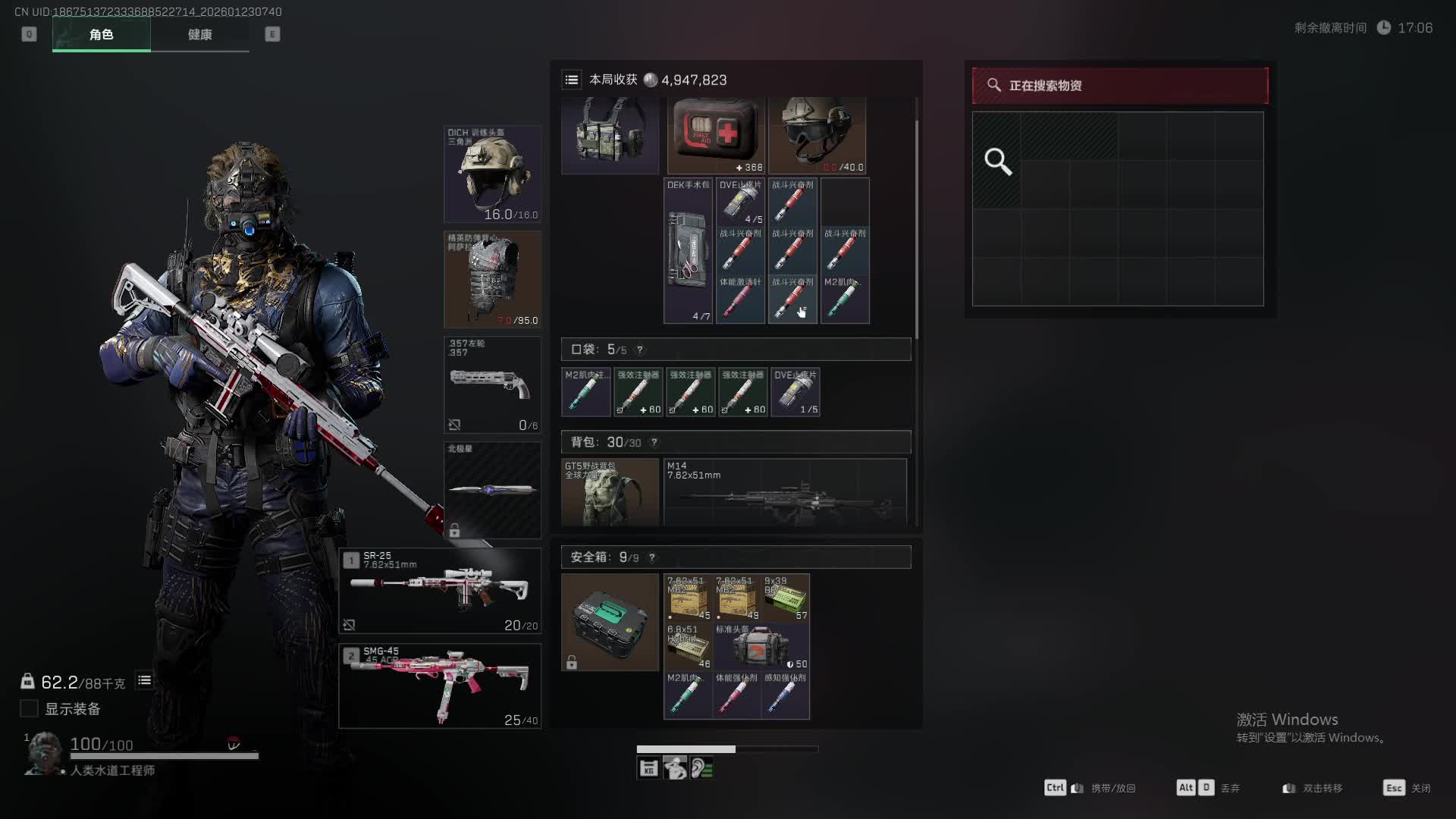The width and height of the screenshot is (1456, 819).
Task: Select the DICH helmet equipment slot
Action: [x=492, y=174]
